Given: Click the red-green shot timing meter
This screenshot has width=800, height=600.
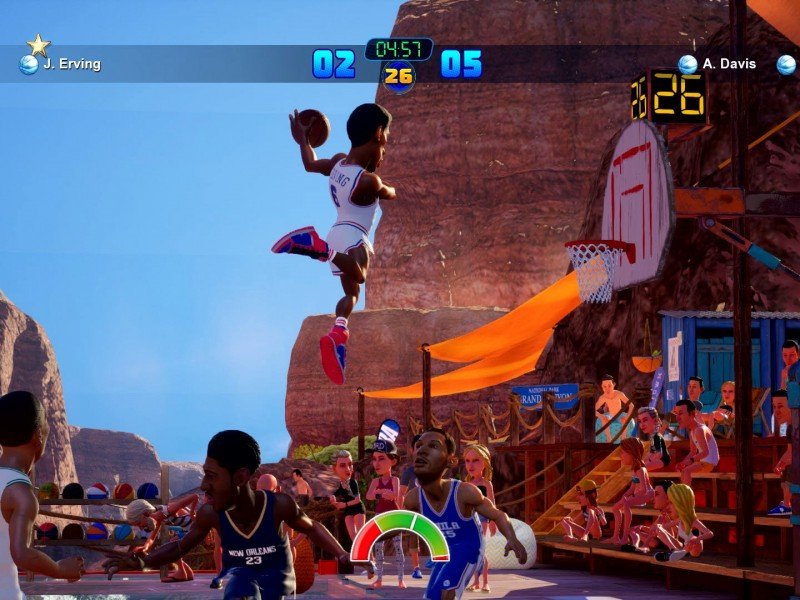Looking at the screenshot, I should tap(400, 535).
